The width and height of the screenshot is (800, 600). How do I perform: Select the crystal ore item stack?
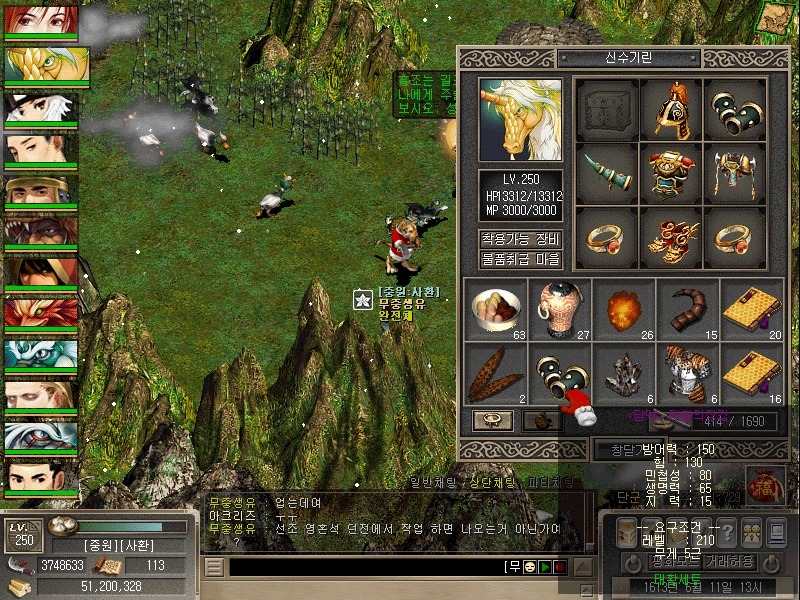click(623, 372)
